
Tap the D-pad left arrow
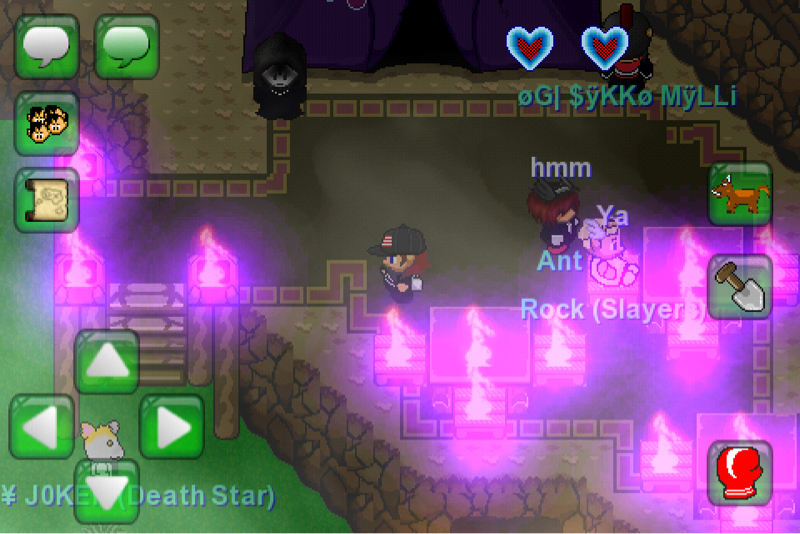coord(42,427)
